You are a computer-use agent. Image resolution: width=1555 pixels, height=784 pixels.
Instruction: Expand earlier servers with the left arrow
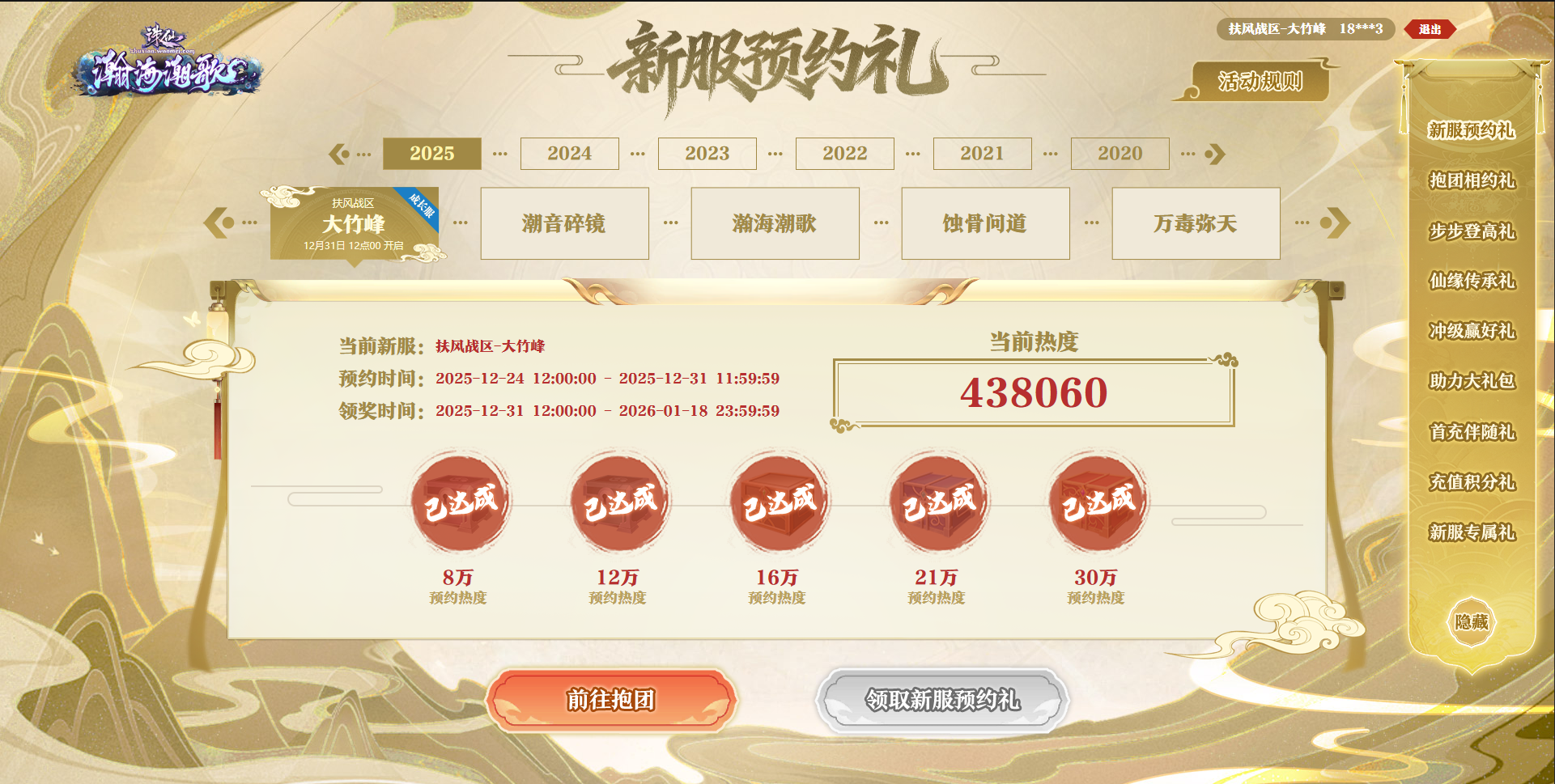click(x=216, y=223)
